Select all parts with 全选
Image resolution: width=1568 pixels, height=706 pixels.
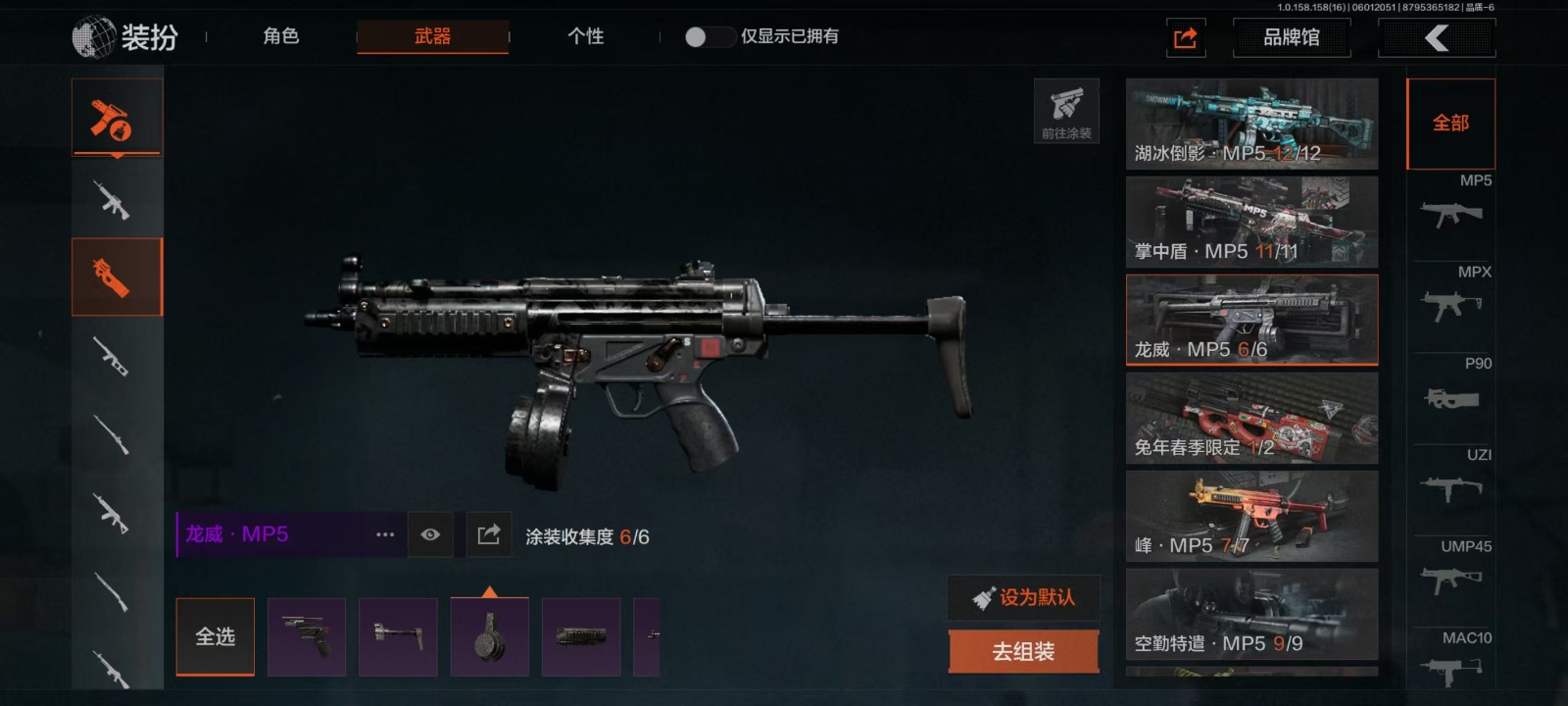(x=215, y=636)
